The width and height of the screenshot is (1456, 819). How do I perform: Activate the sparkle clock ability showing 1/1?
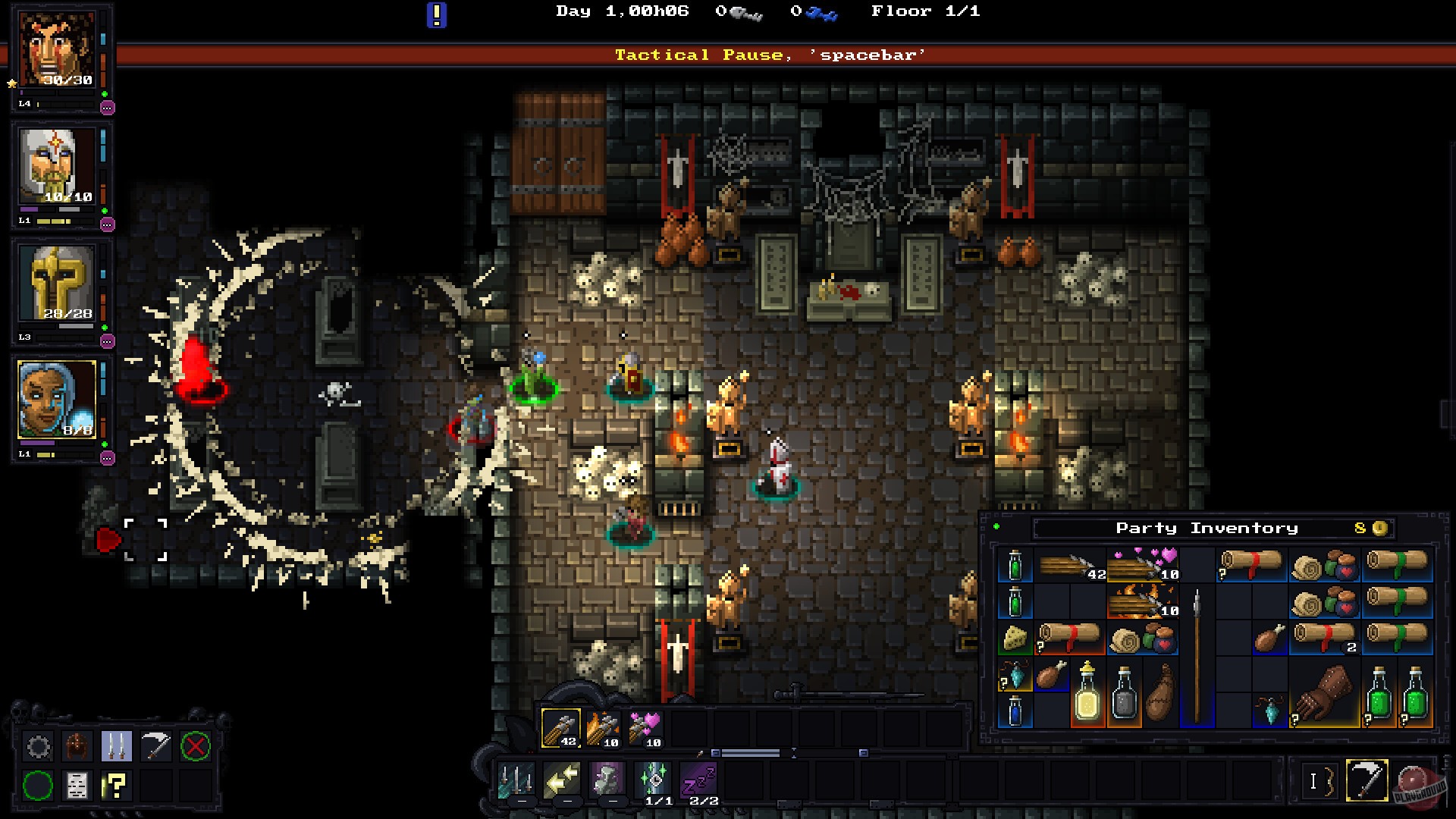click(x=652, y=780)
